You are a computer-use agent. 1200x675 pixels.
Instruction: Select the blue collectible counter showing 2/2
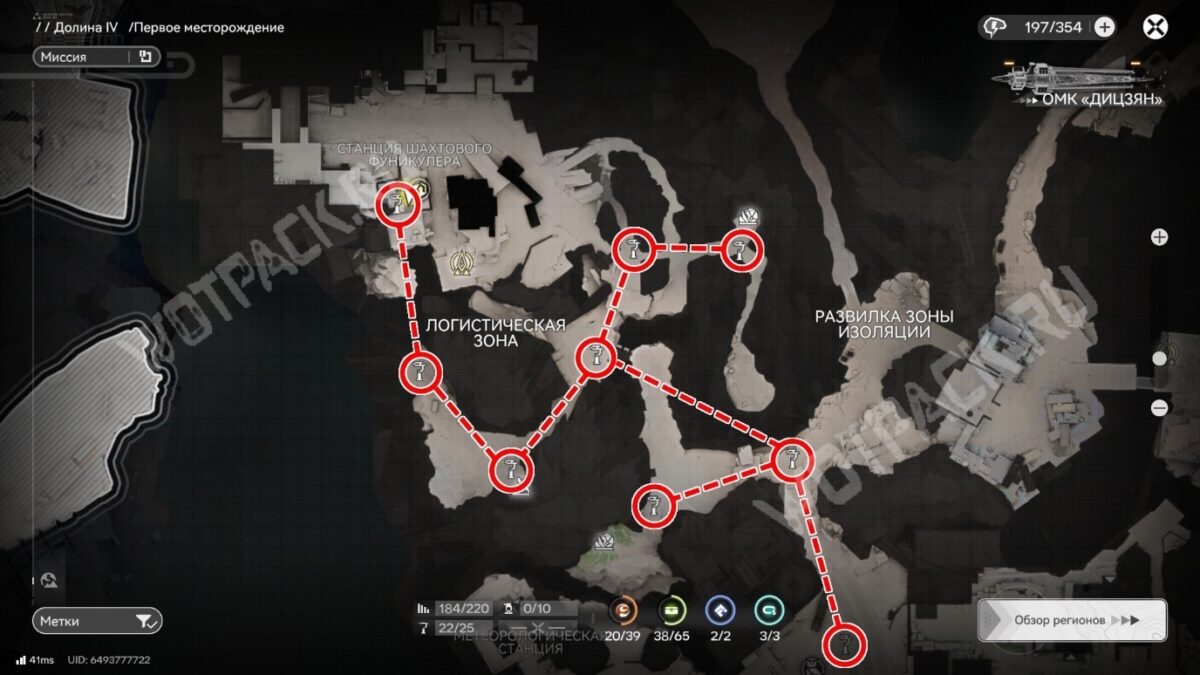click(x=720, y=610)
